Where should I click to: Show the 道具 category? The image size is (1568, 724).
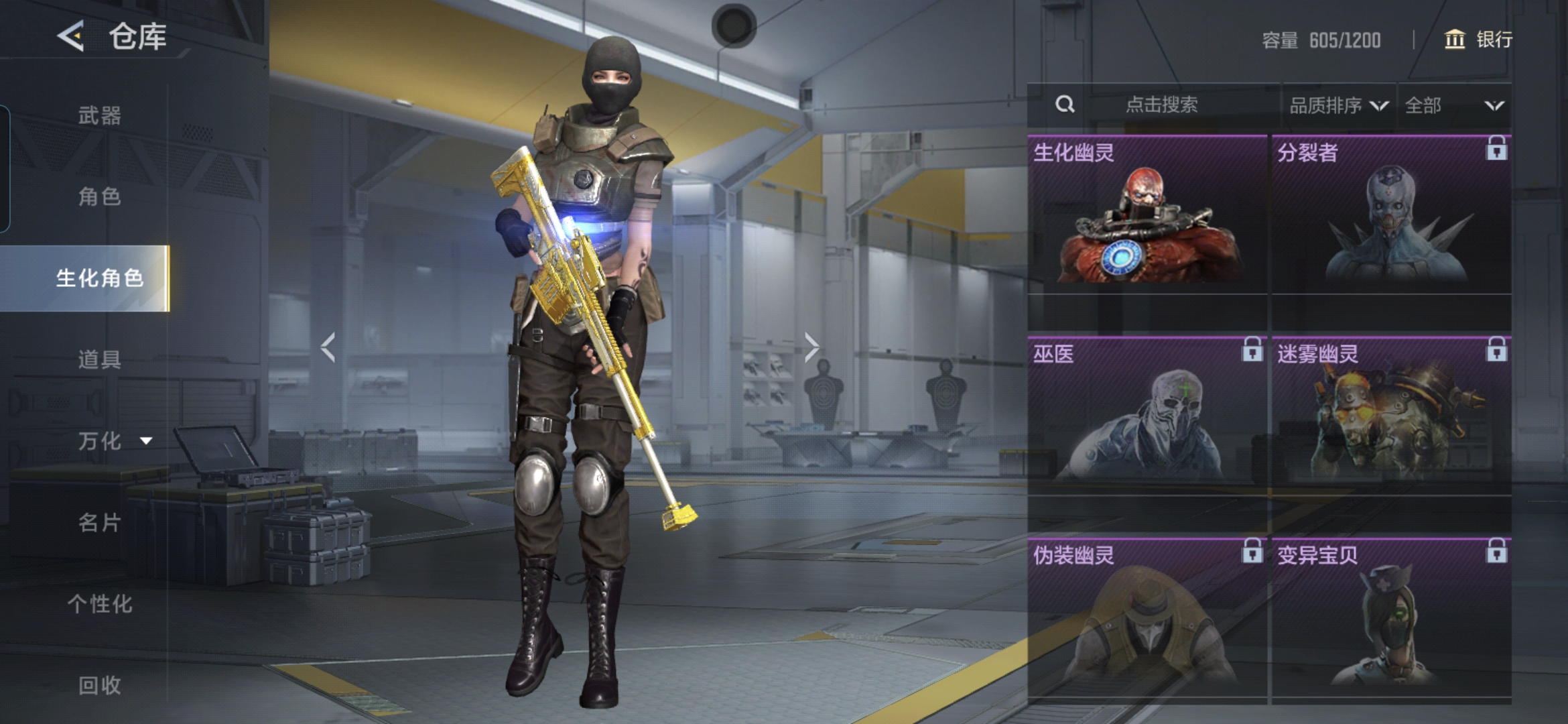[99, 359]
